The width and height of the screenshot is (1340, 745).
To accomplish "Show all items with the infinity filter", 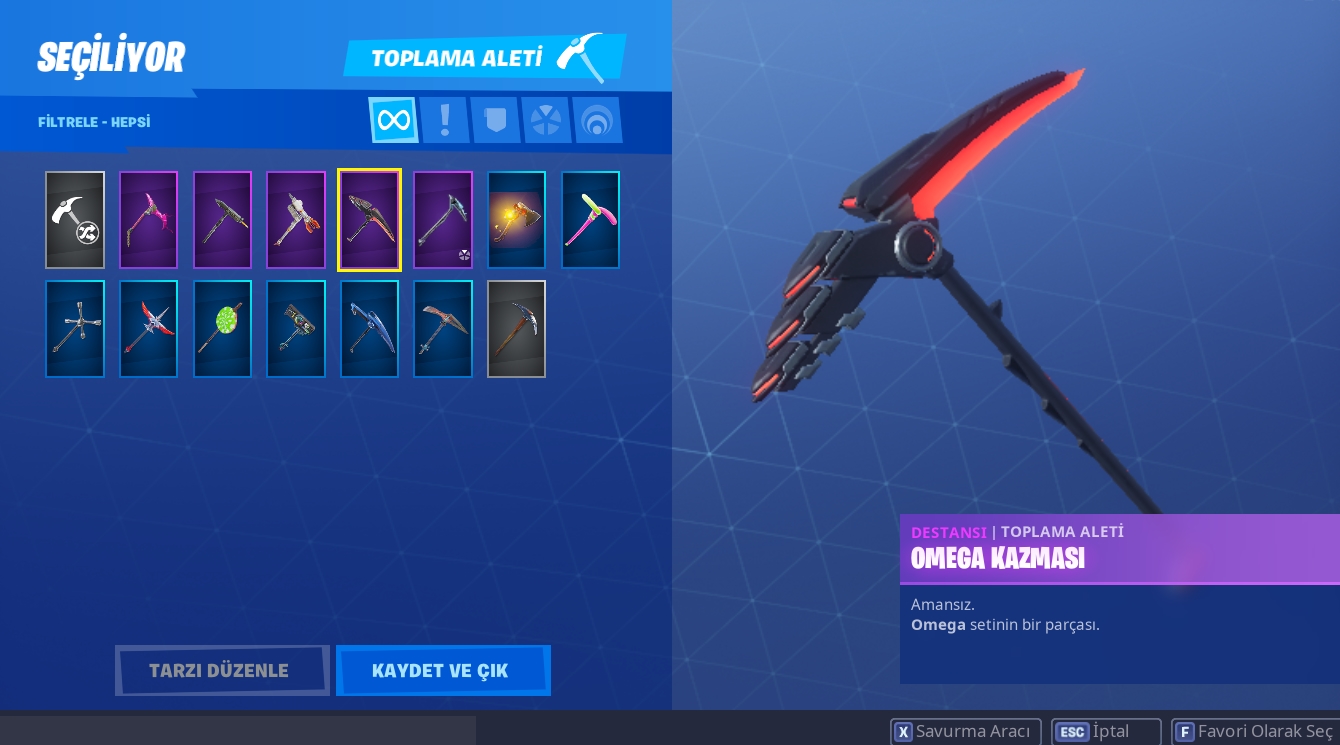I will [393, 121].
